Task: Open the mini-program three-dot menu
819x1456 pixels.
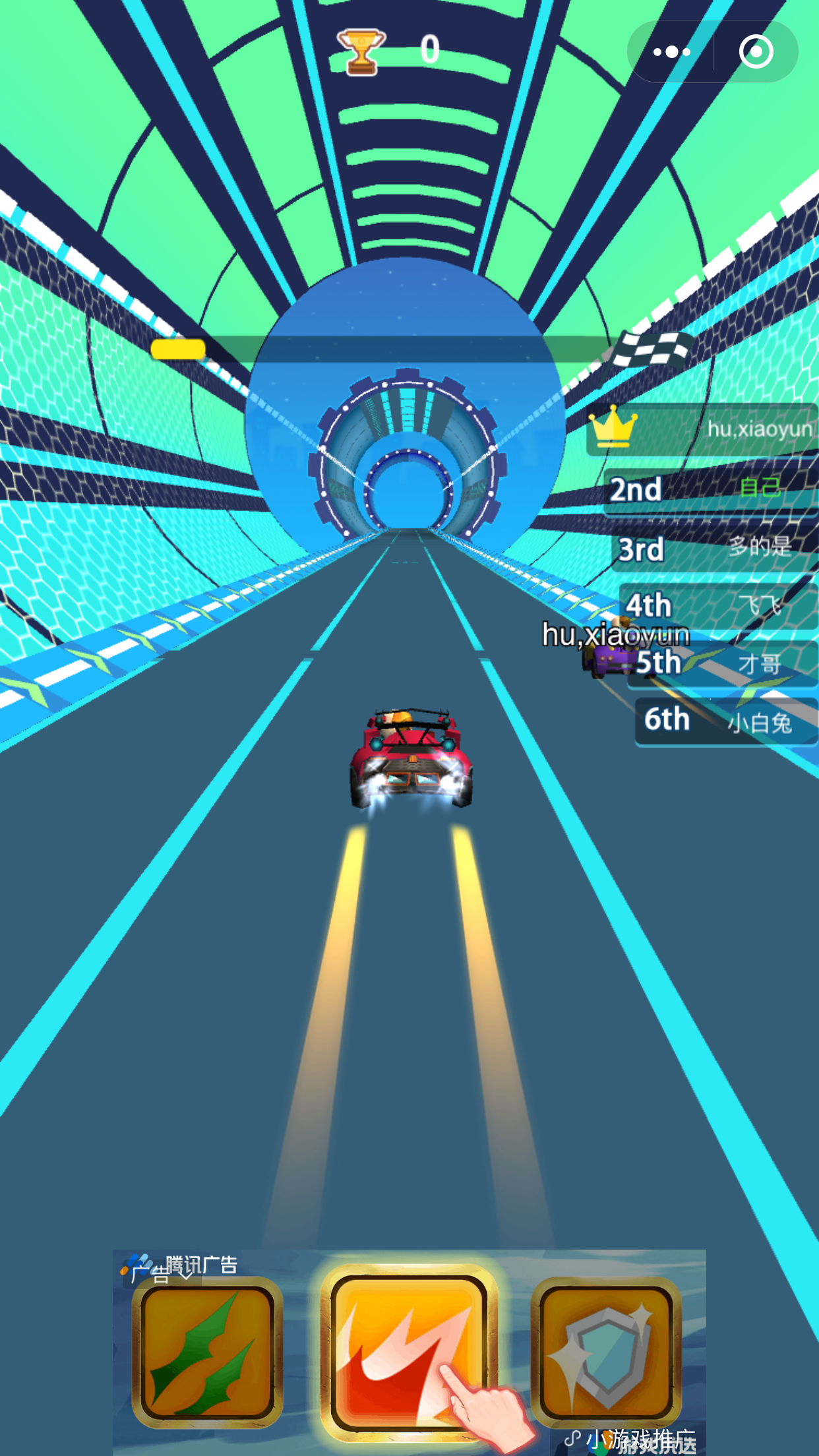Action: pyautogui.click(x=671, y=52)
